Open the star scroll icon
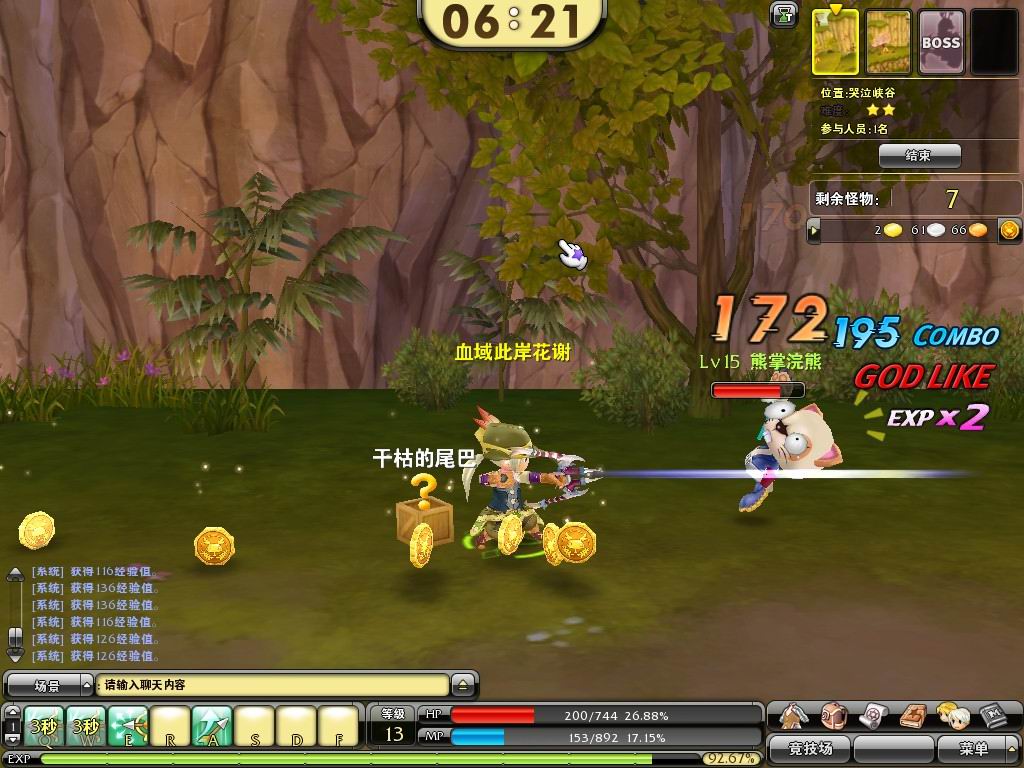The image size is (1024, 768). 873,715
